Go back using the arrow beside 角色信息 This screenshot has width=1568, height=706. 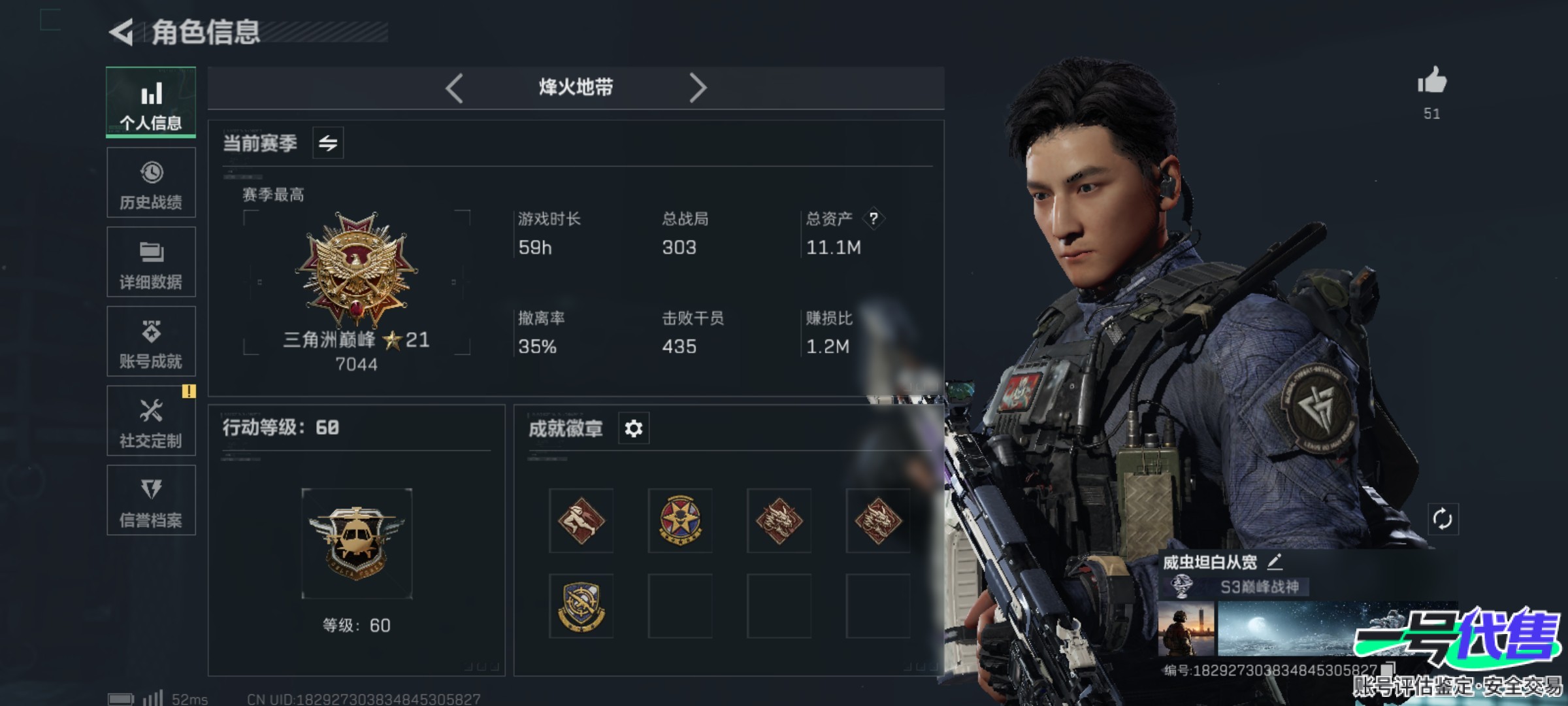[x=122, y=32]
